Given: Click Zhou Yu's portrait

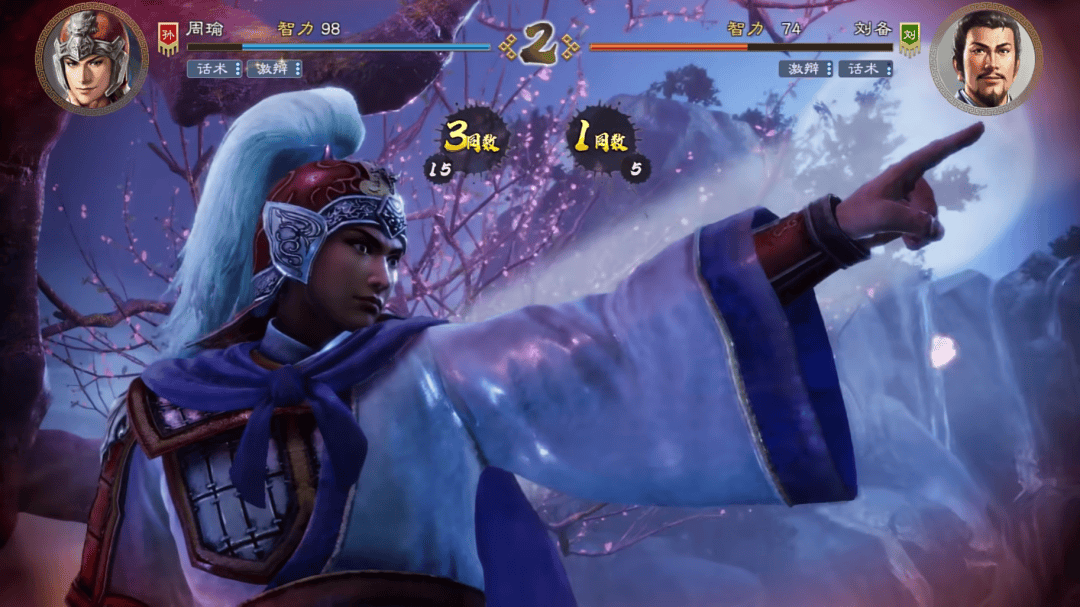Looking at the screenshot, I should (x=91, y=57).
